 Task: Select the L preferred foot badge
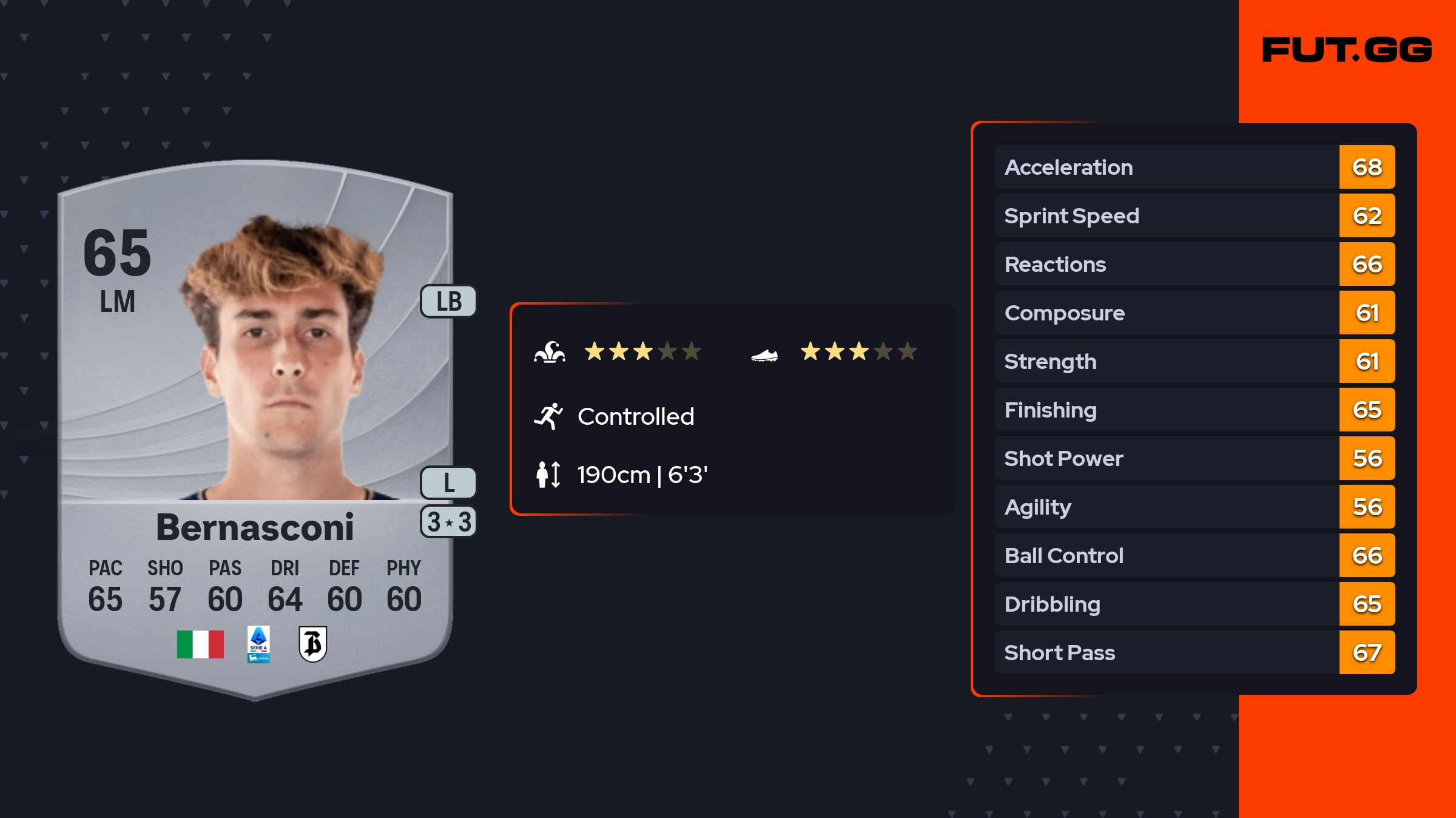point(449,483)
